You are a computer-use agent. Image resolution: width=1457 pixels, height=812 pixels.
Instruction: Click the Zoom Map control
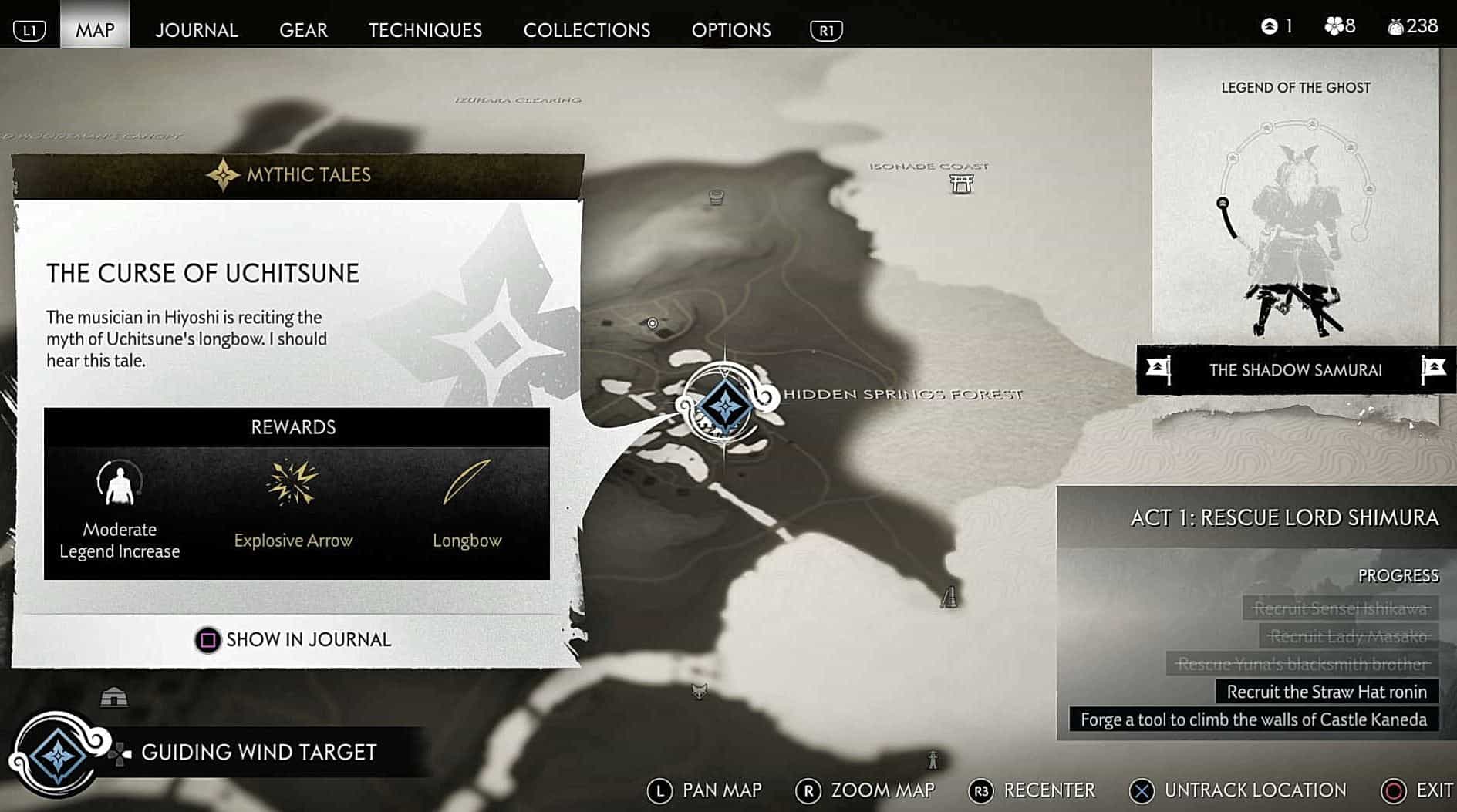[808, 790]
